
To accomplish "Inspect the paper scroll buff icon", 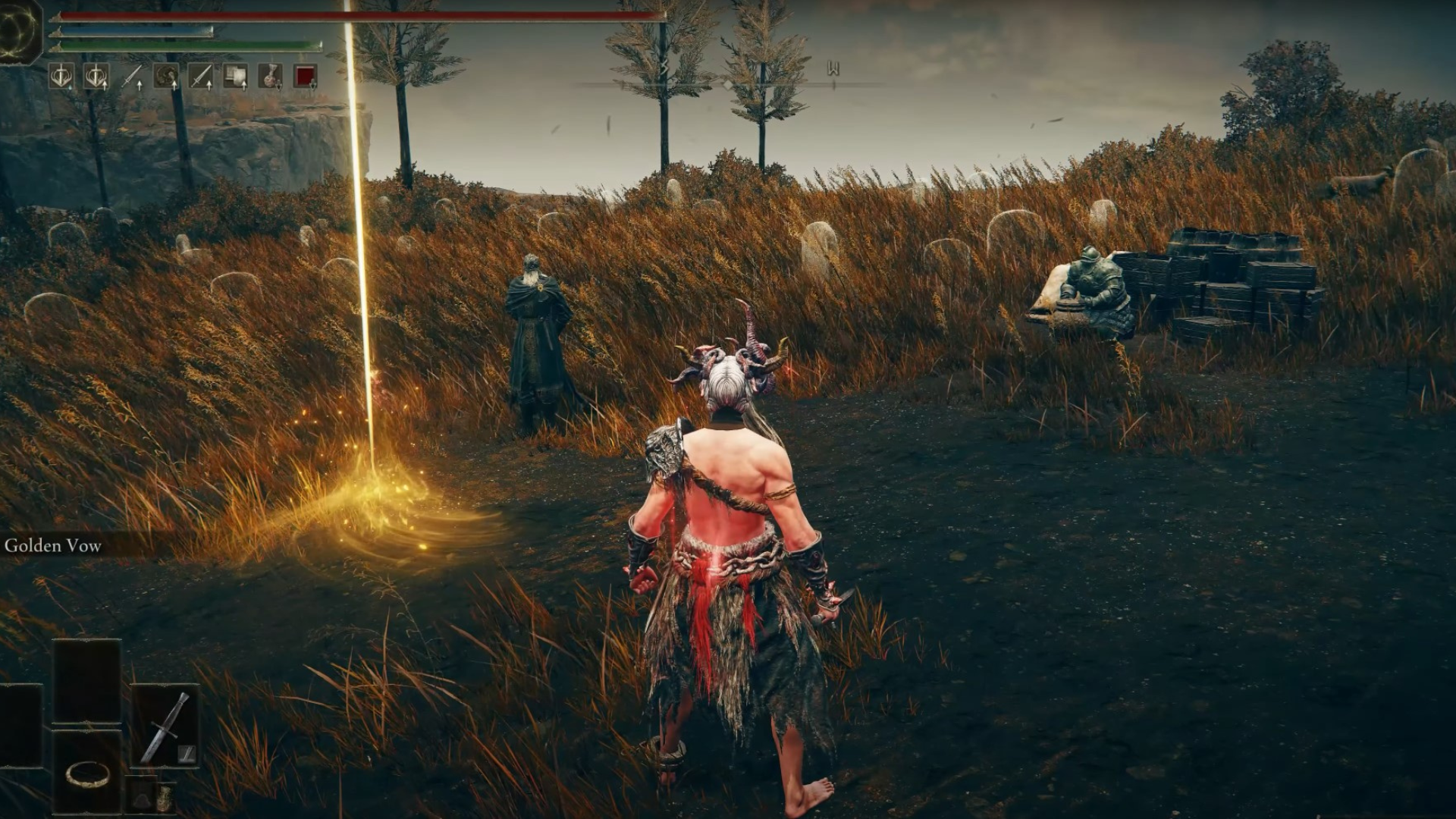I will click(x=235, y=76).
